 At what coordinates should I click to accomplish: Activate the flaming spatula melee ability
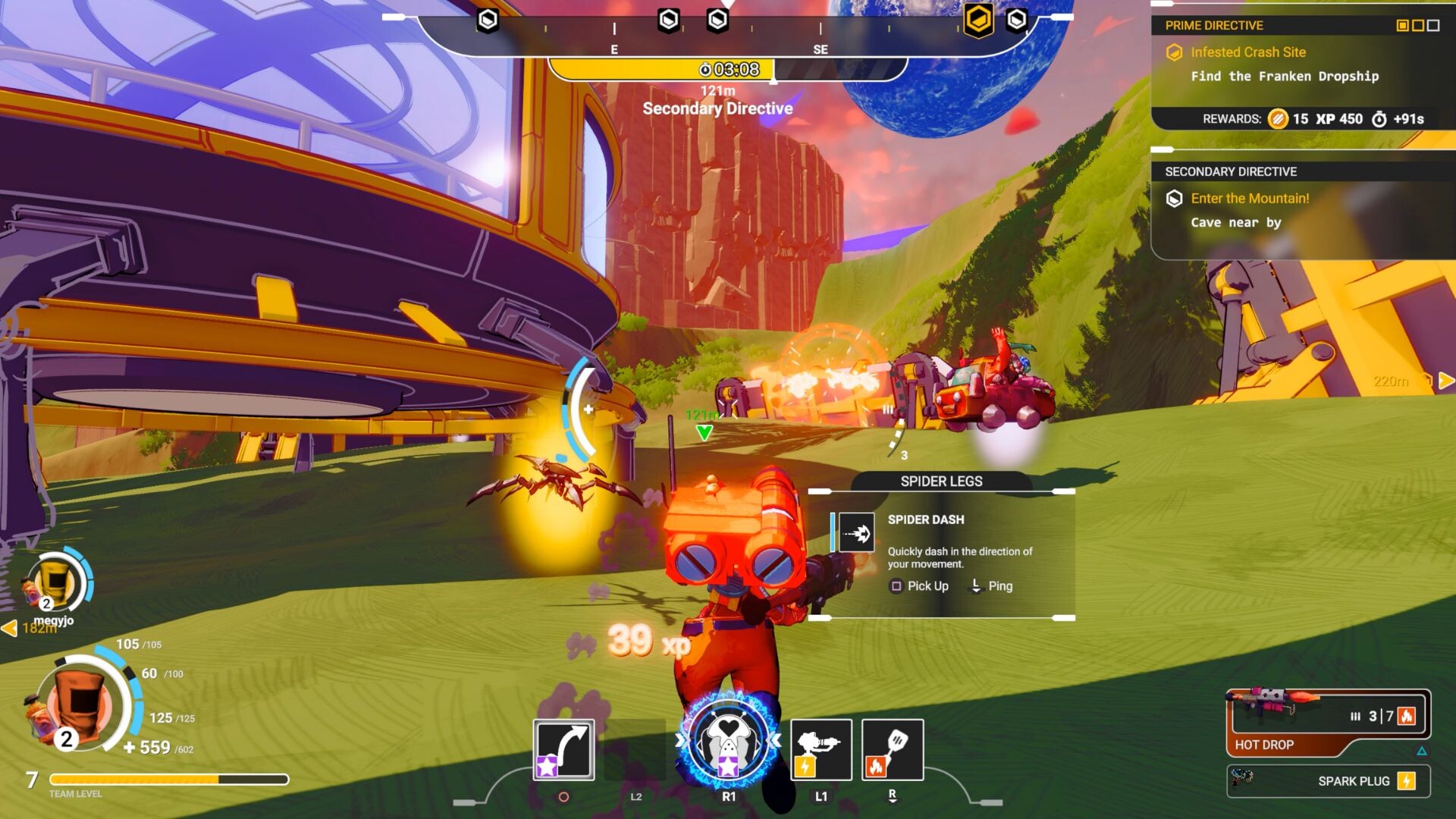tap(893, 749)
